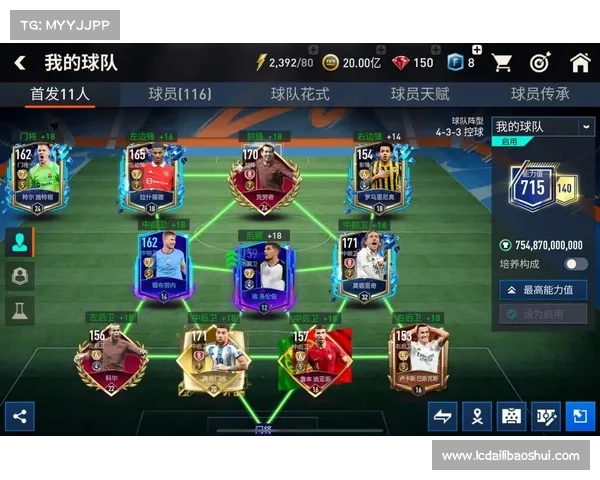Go back using the top-left arrow
600x480 pixels.
coord(20,63)
